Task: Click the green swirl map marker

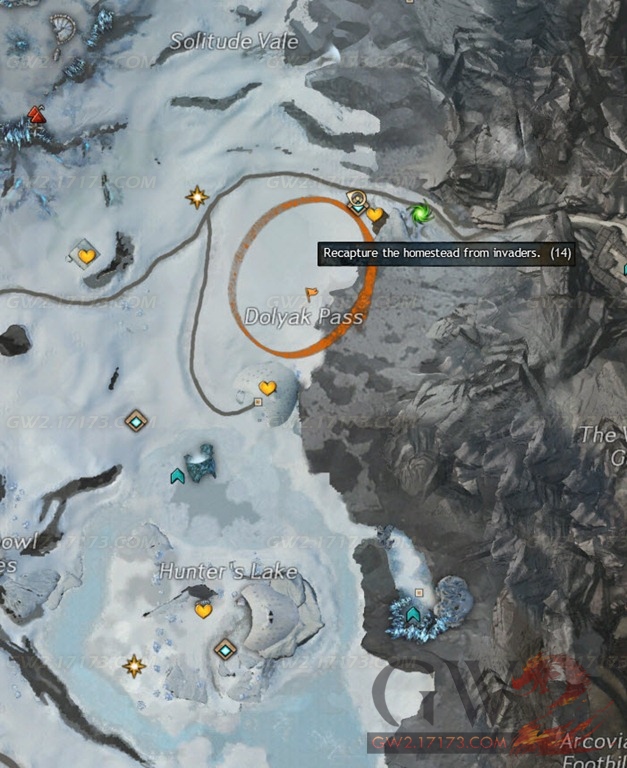Action: (420, 213)
